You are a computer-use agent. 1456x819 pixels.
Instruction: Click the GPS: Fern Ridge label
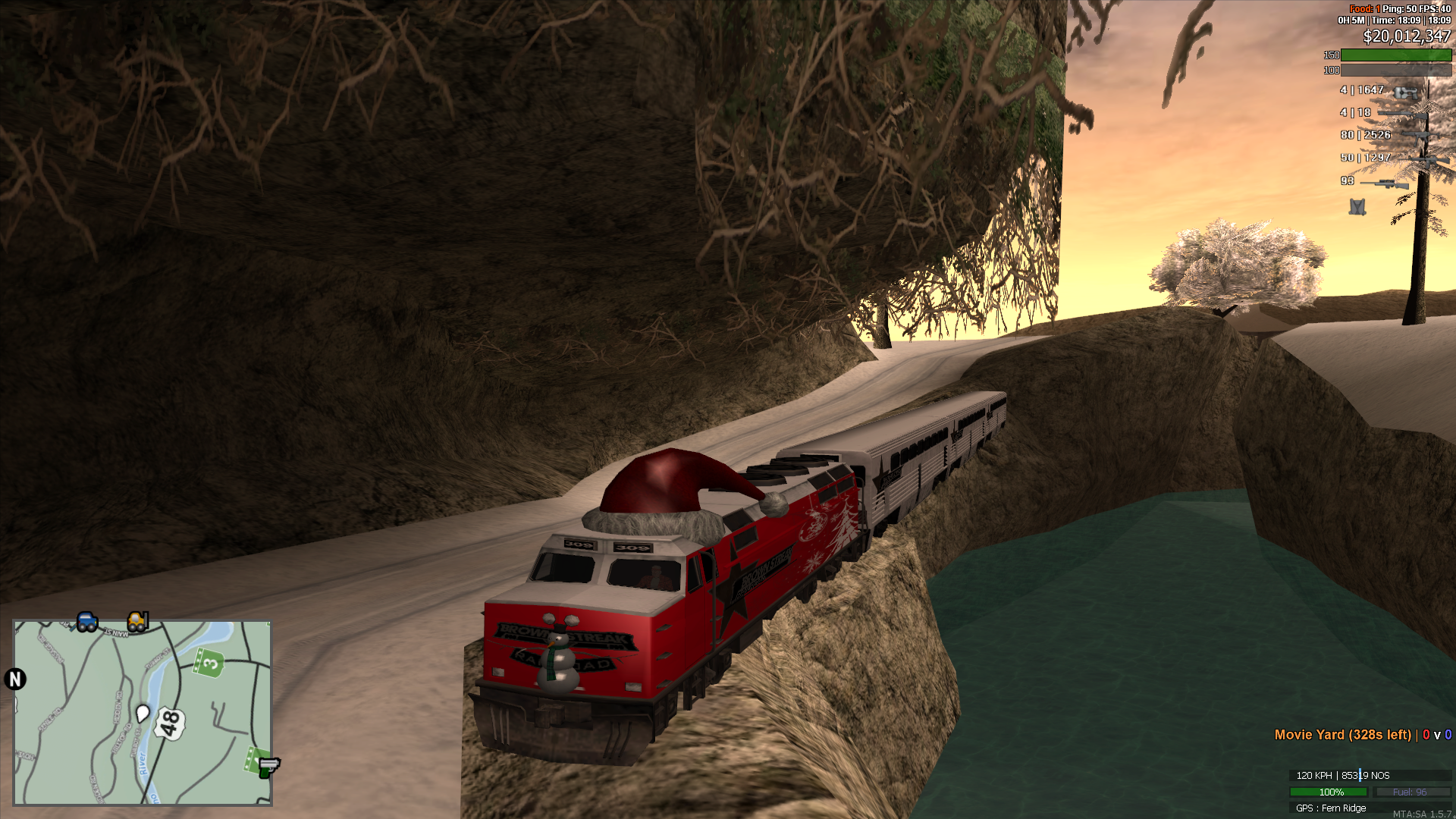[1332, 808]
